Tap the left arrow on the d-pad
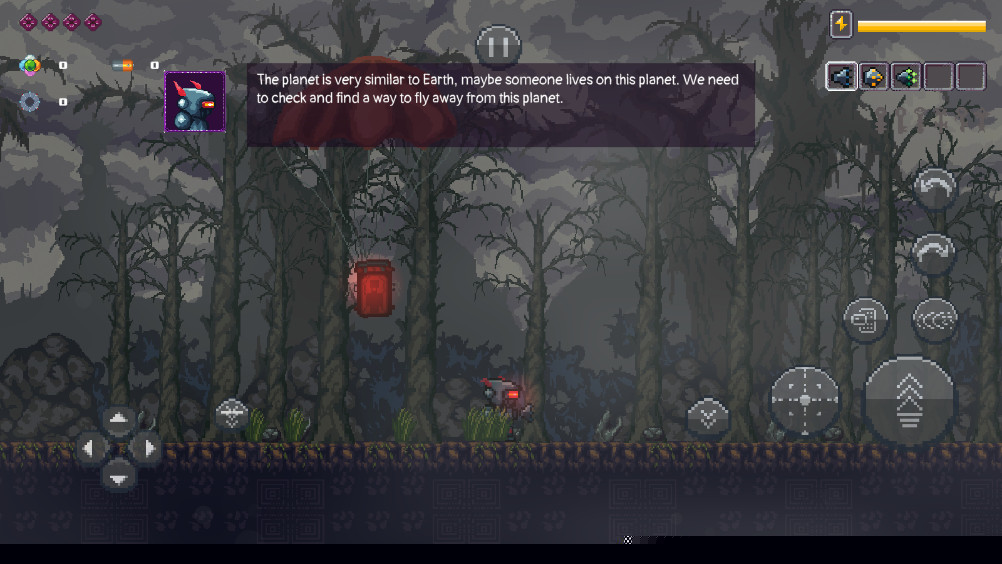Viewport: 1002px width, 564px height. click(x=89, y=448)
